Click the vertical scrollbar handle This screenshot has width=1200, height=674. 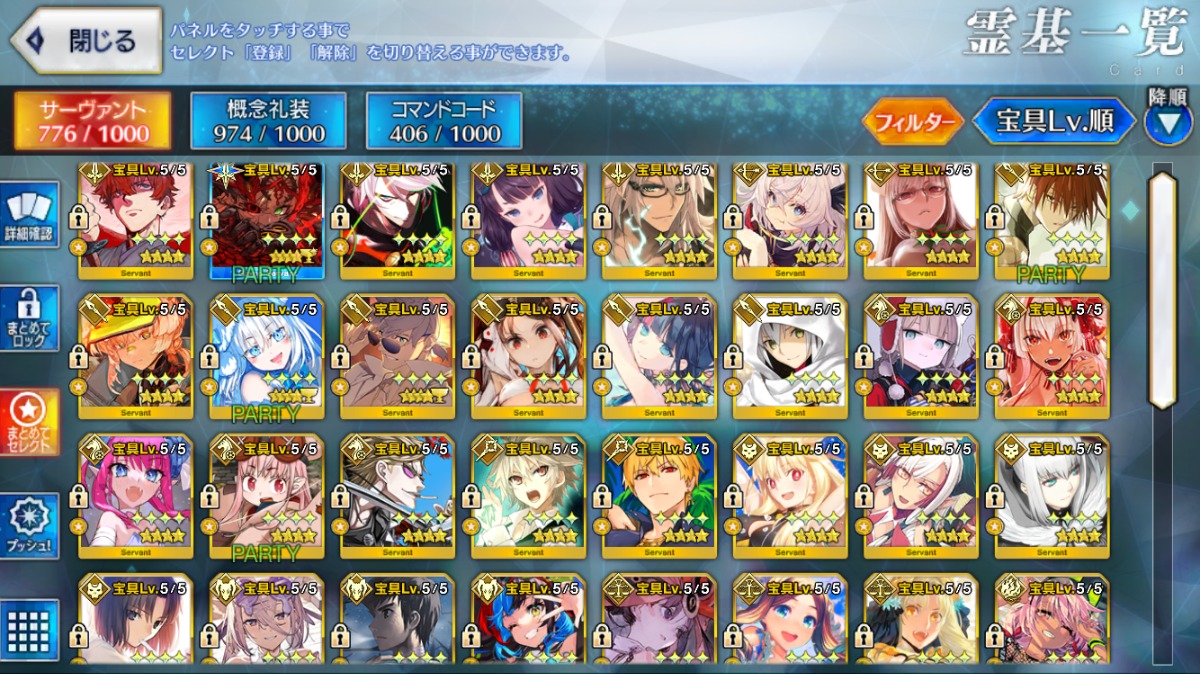click(x=1162, y=290)
